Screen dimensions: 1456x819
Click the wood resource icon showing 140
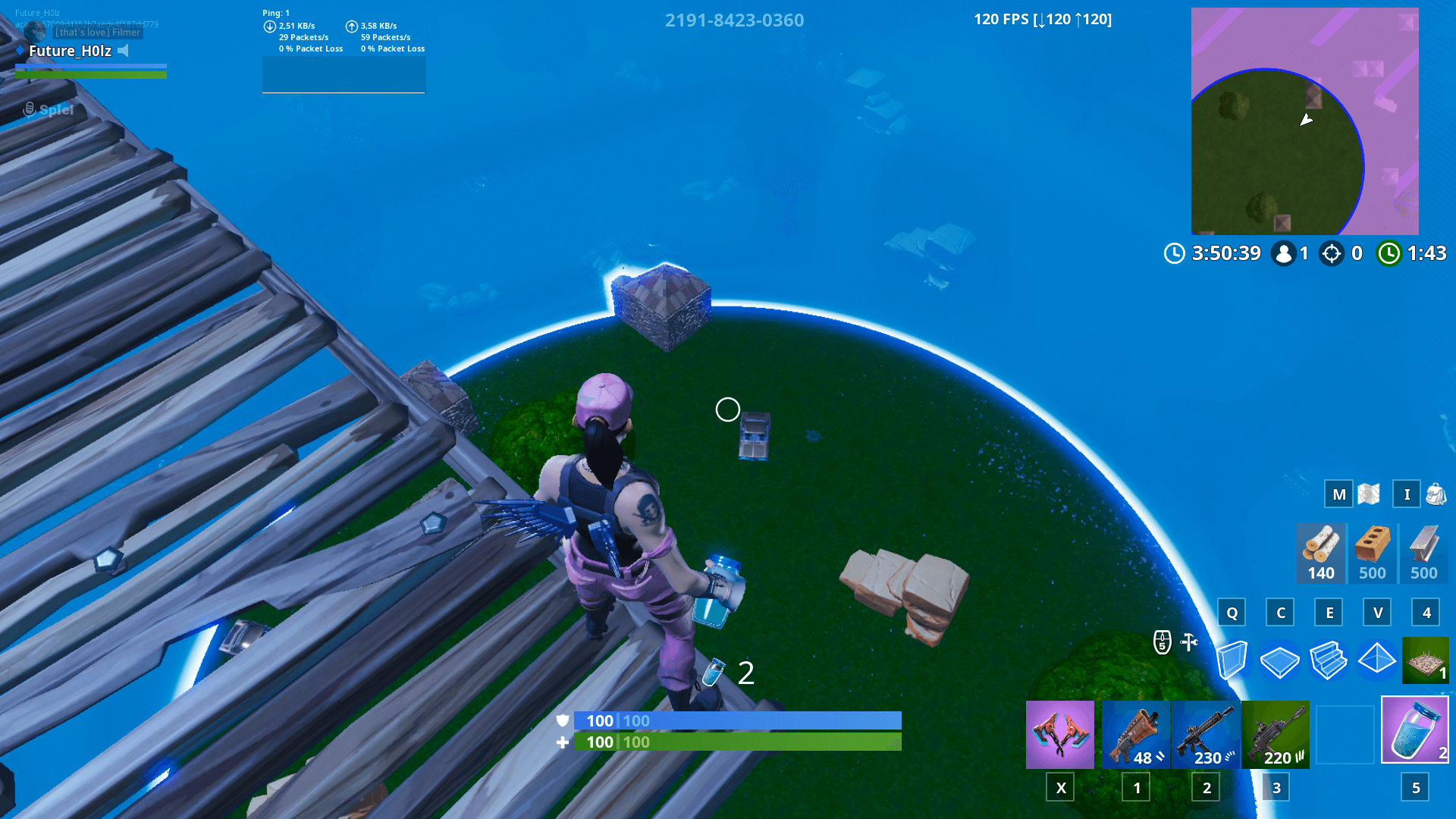1319,550
